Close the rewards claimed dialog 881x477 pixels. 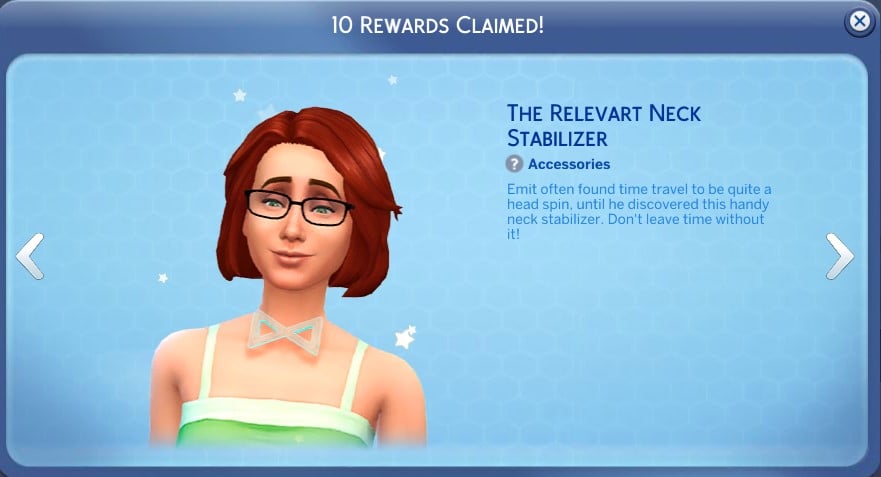click(858, 22)
